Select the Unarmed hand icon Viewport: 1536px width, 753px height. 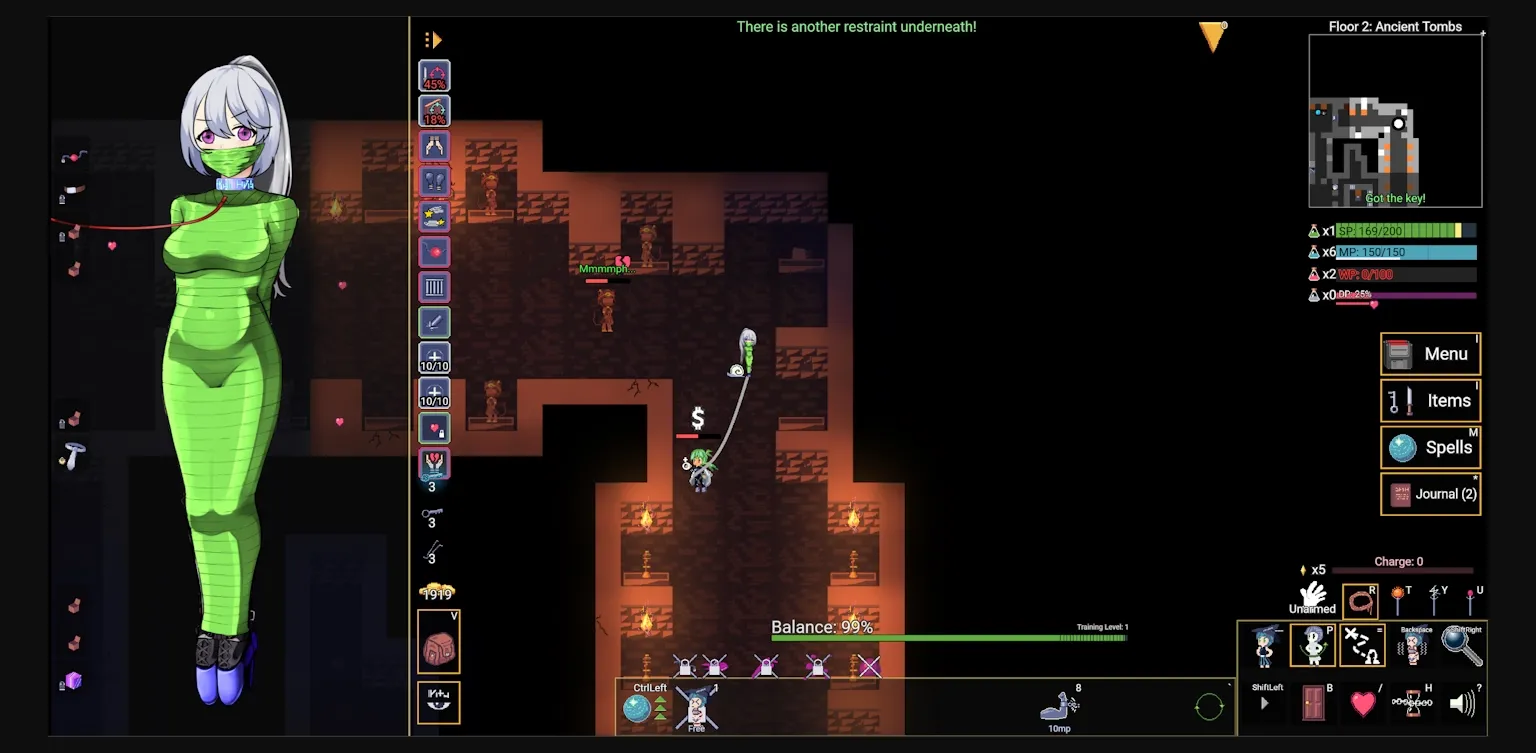[x=1312, y=596]
